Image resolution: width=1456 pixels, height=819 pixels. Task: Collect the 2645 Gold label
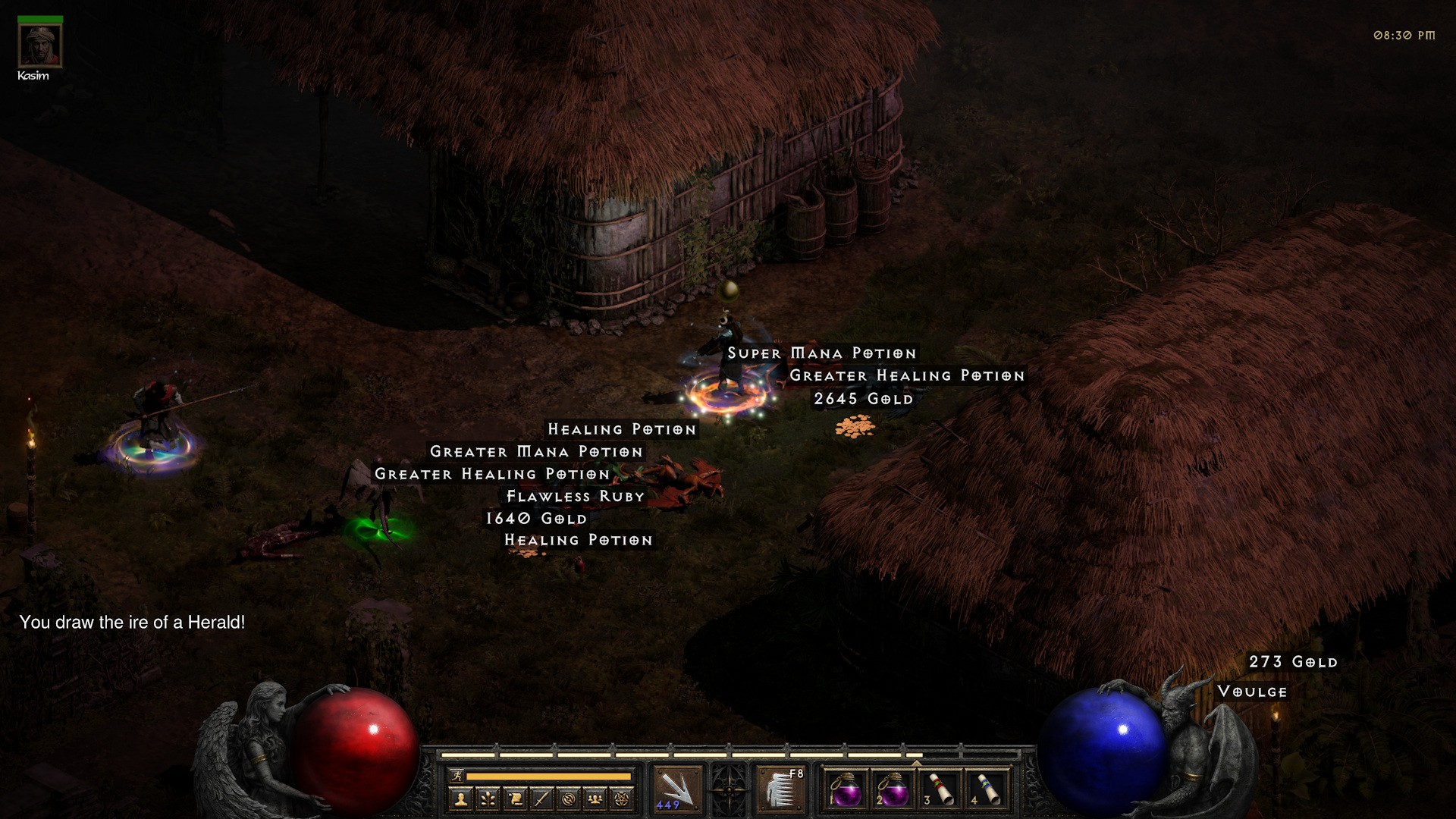863,399
